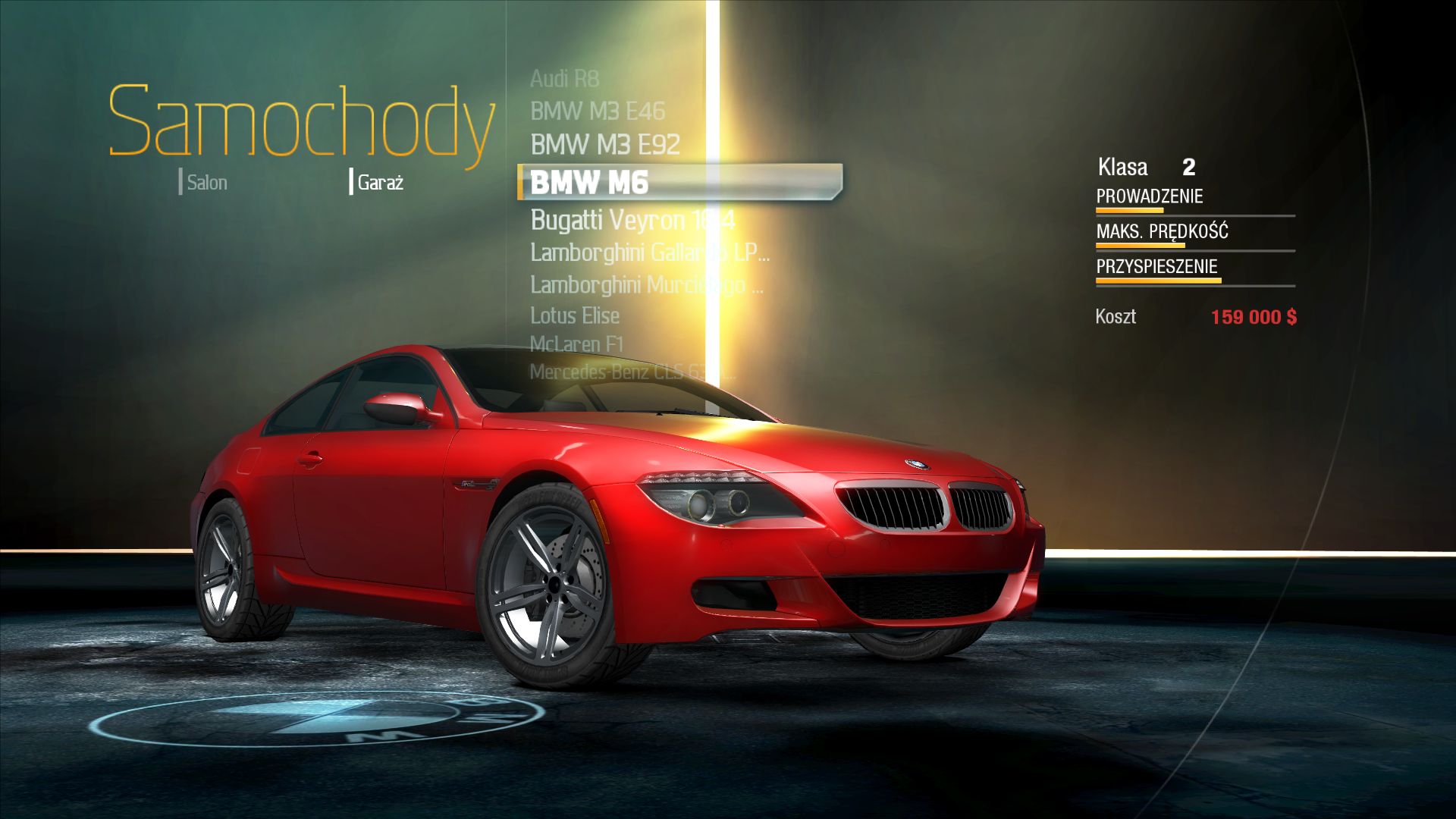Choose the Lamborghini Gallardo LP entry

tap(648, 253)
